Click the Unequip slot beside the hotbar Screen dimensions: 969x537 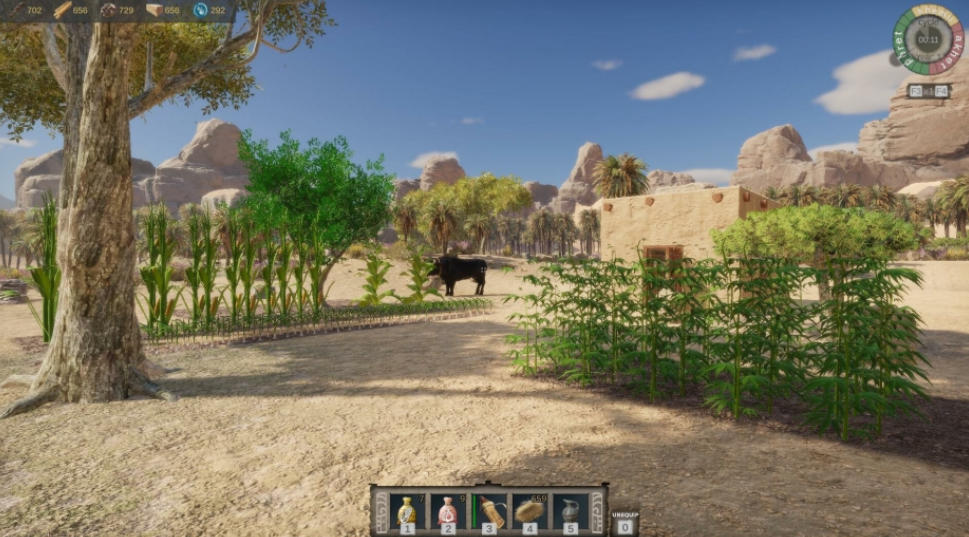[624, 522]
